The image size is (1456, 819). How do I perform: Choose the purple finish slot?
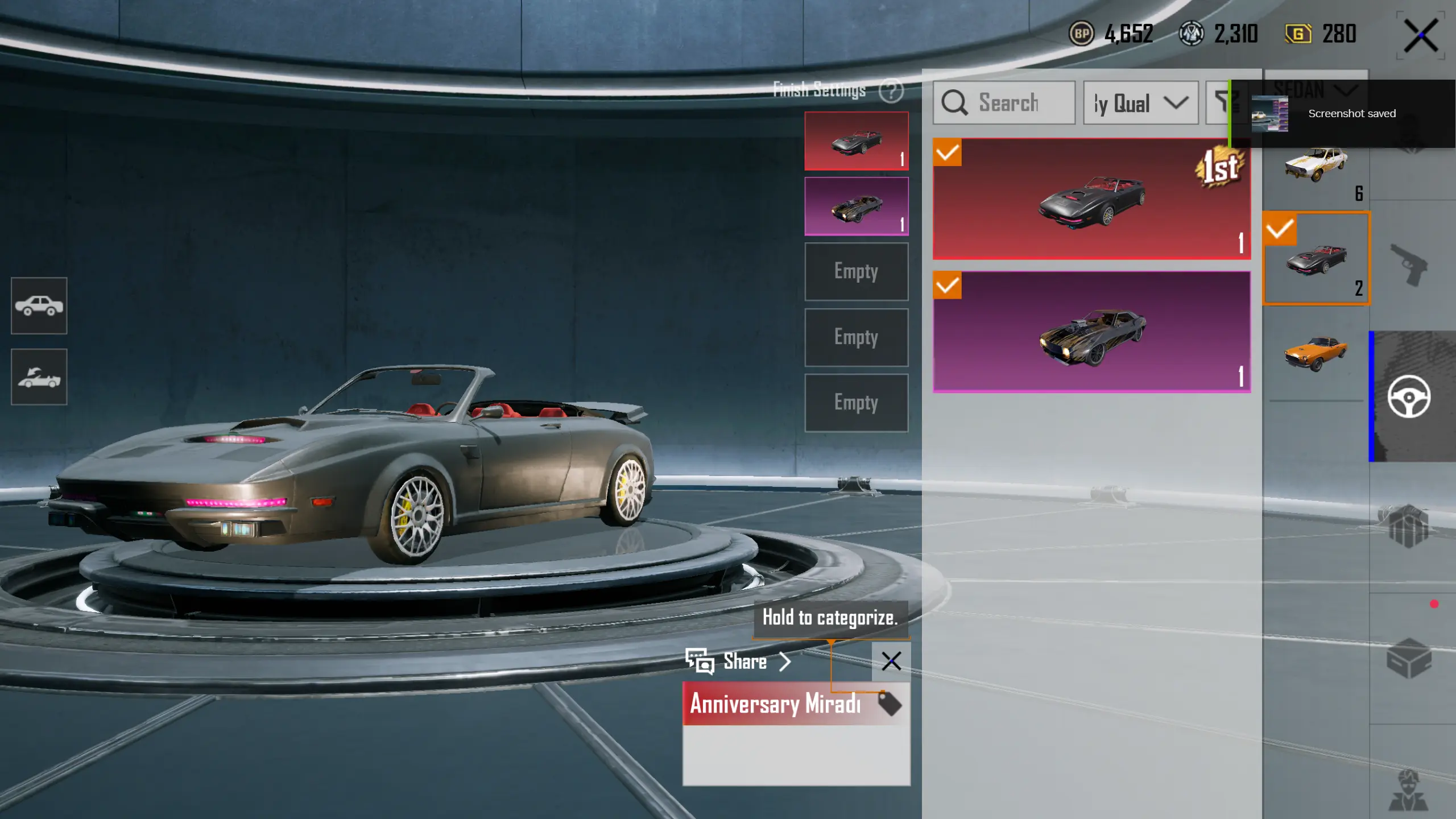pos(856,206)
